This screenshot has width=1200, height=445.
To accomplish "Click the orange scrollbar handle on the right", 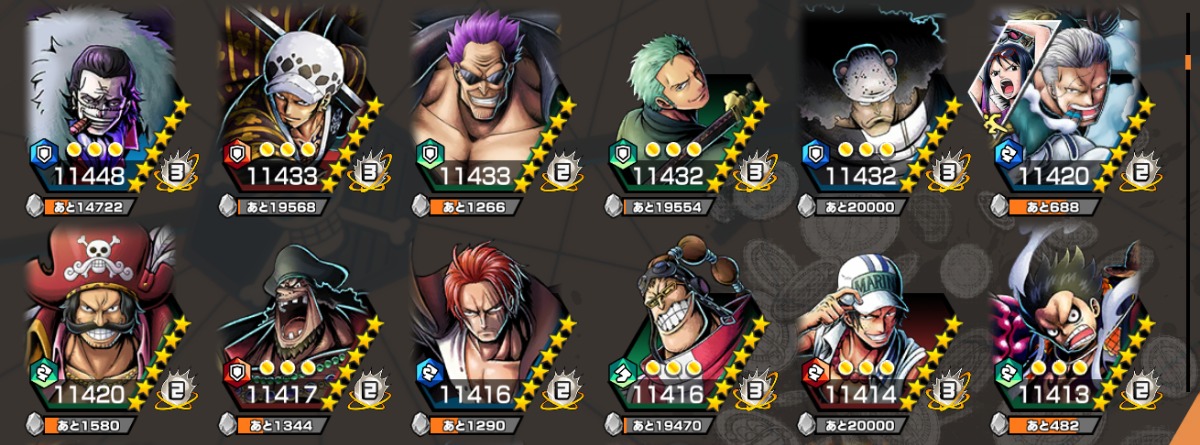I will (x=1187, y=63).
